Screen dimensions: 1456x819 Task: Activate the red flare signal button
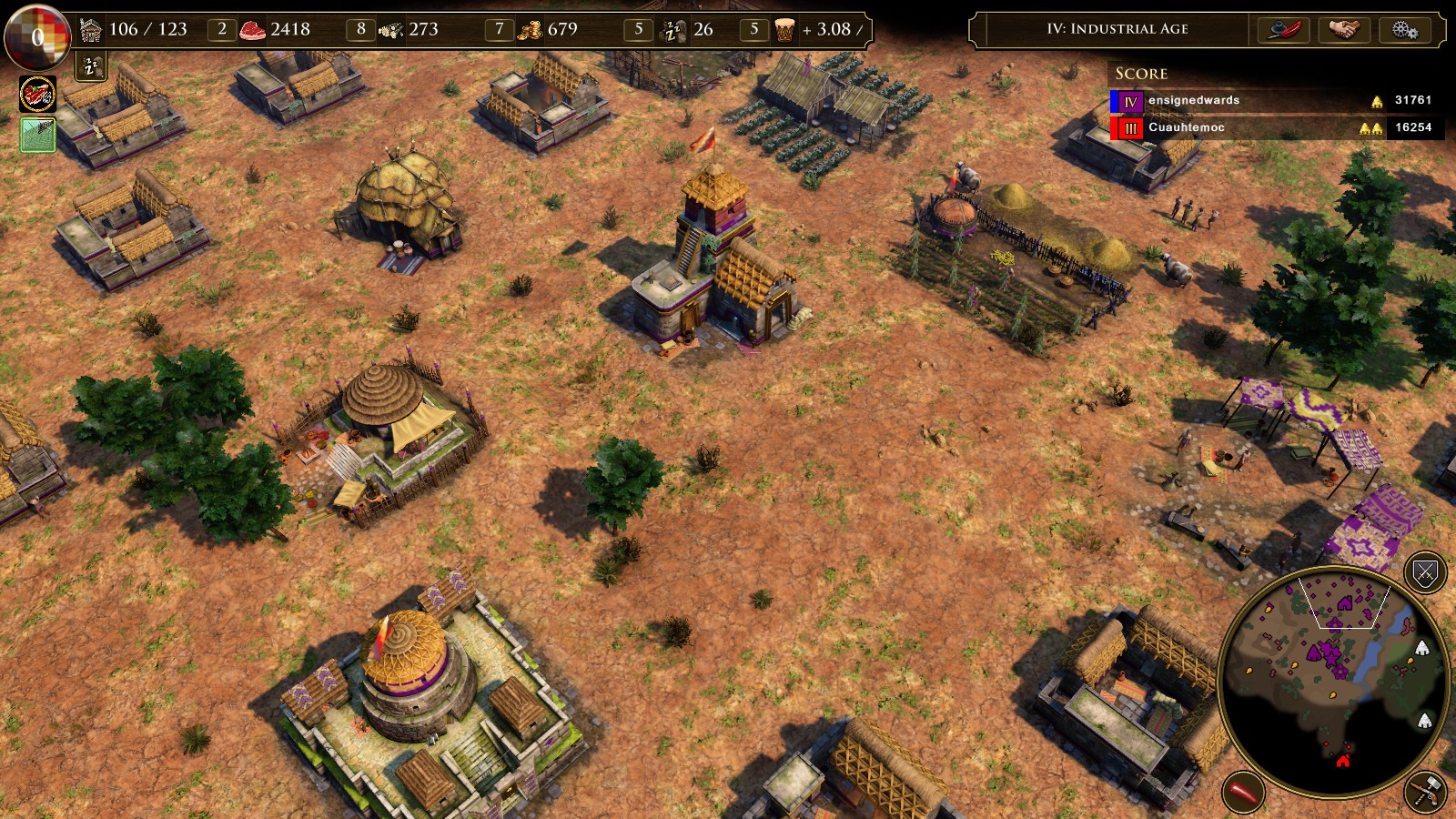click(1243, 791)
